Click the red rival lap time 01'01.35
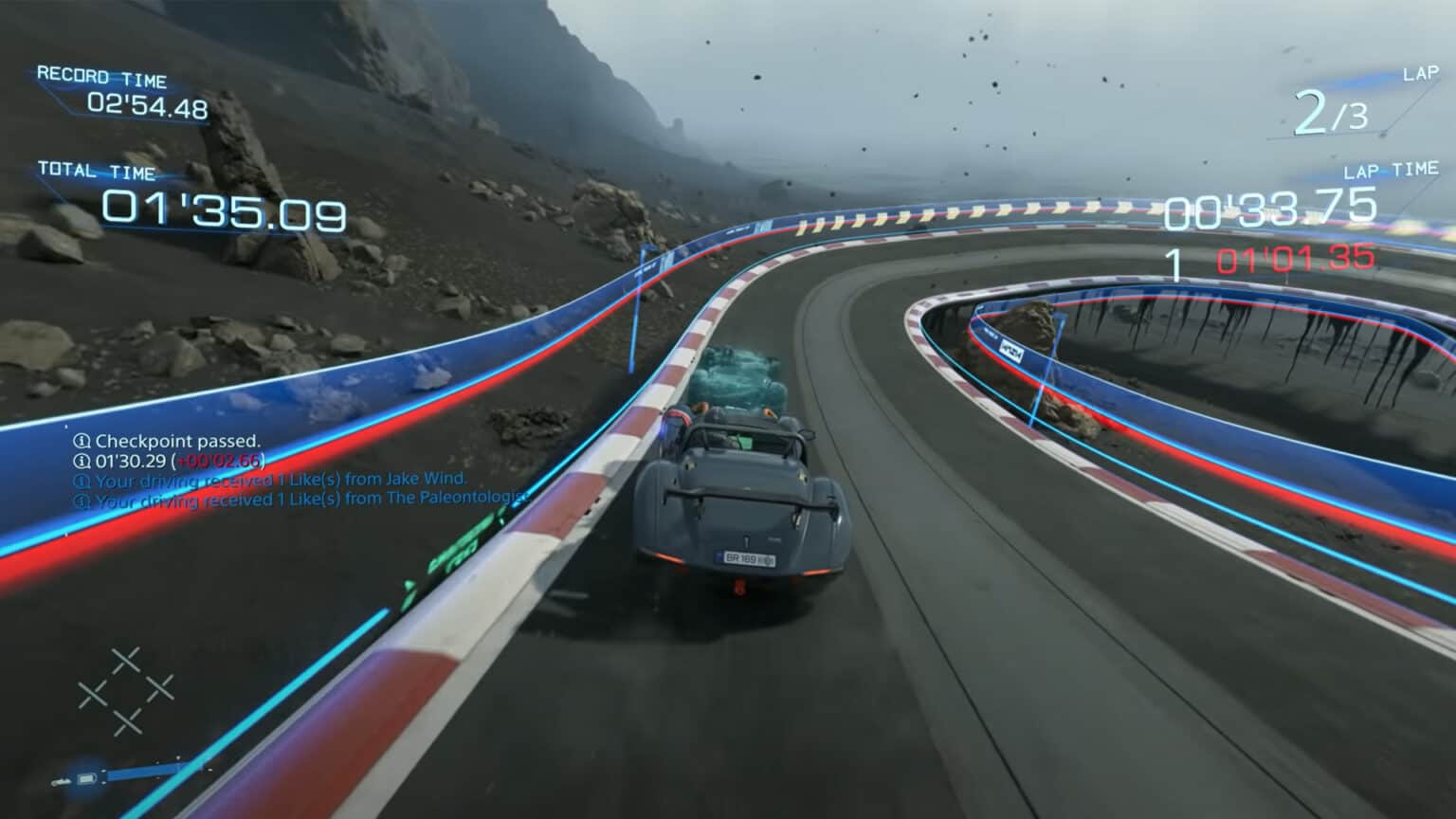1456x819 pixels. pyautogui.click(x=1293, y=257)
